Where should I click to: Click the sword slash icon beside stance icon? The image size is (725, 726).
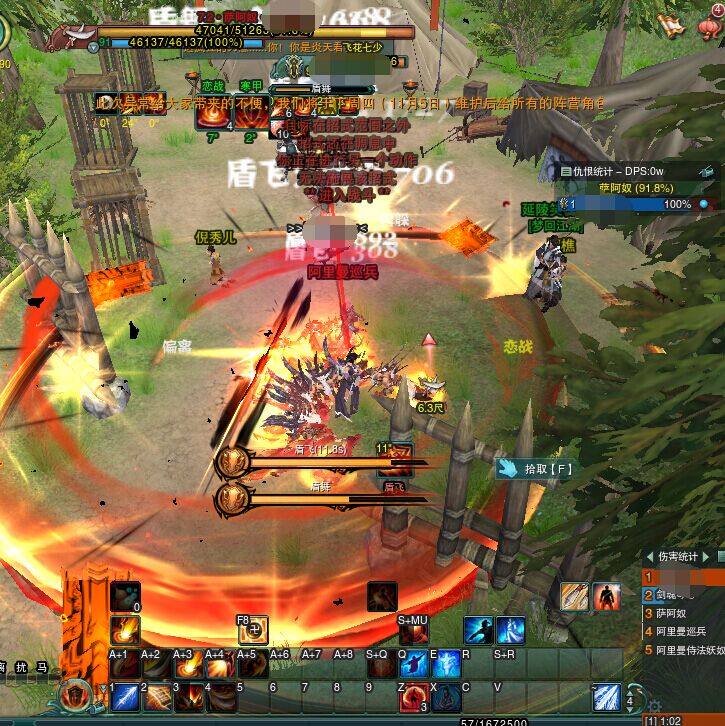(x=574, y=597)
